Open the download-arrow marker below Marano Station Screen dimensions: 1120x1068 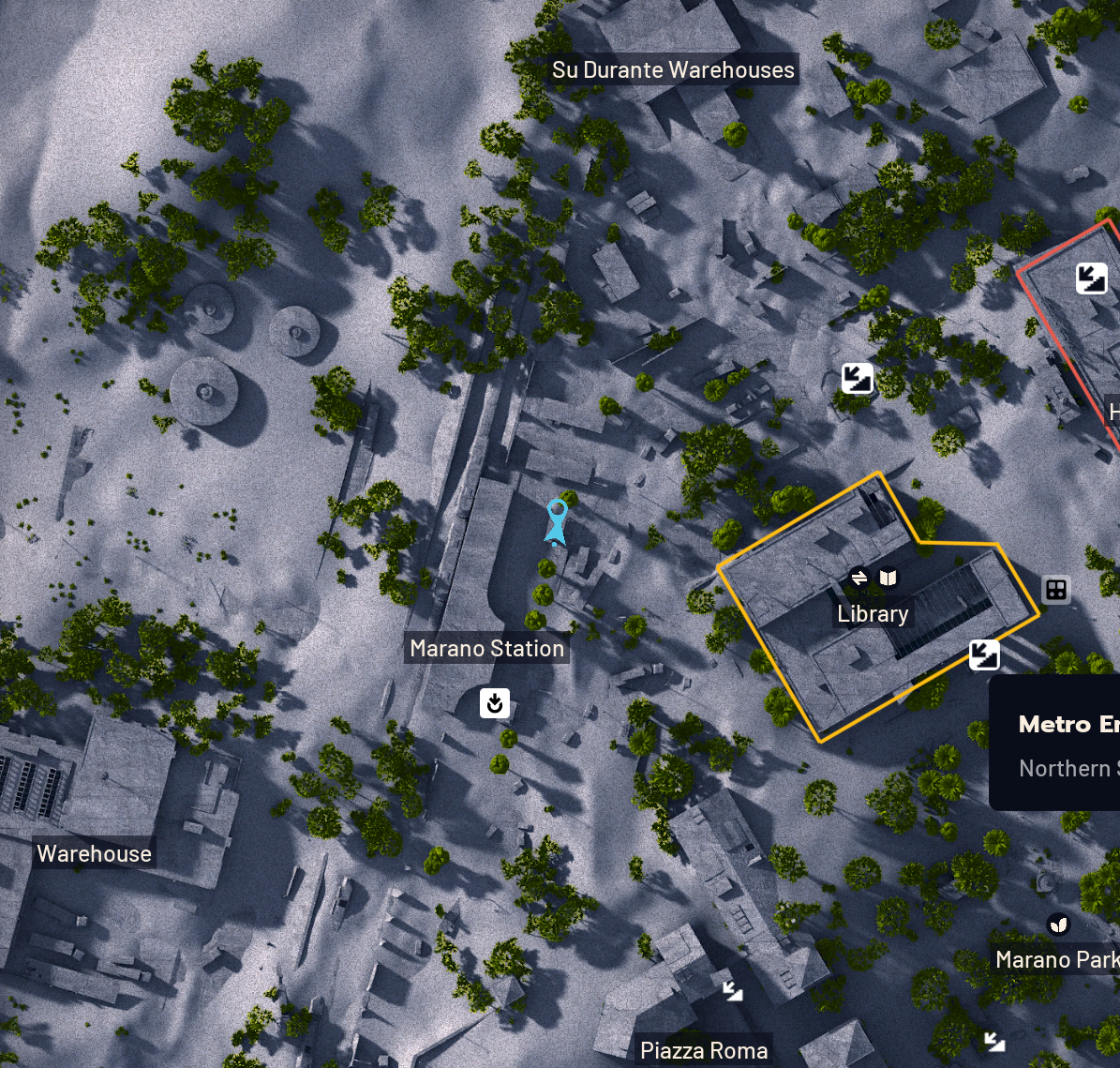(x=495, y=702)
